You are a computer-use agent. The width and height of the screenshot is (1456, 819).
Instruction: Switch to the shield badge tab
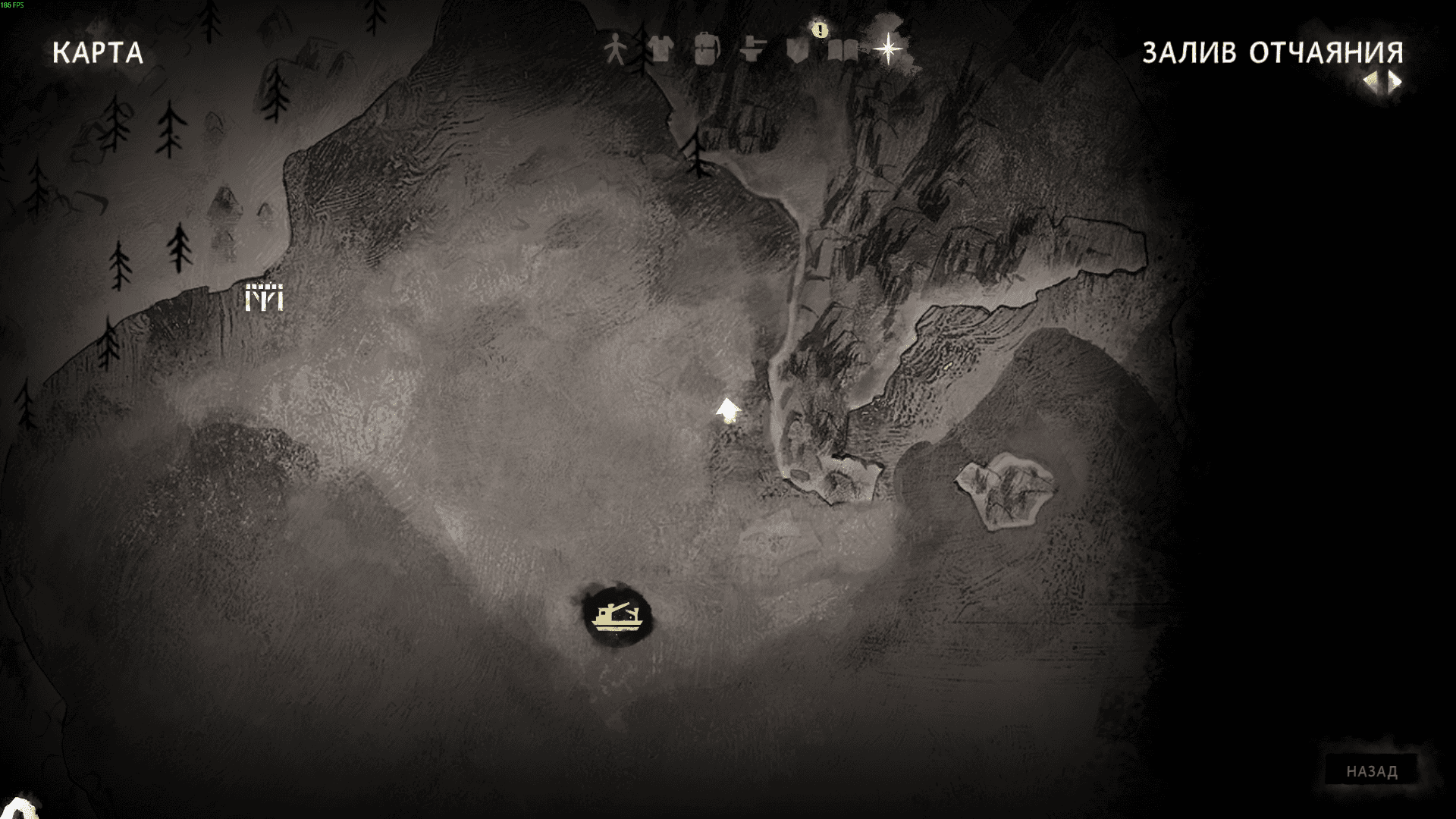(x=797, y=51)
